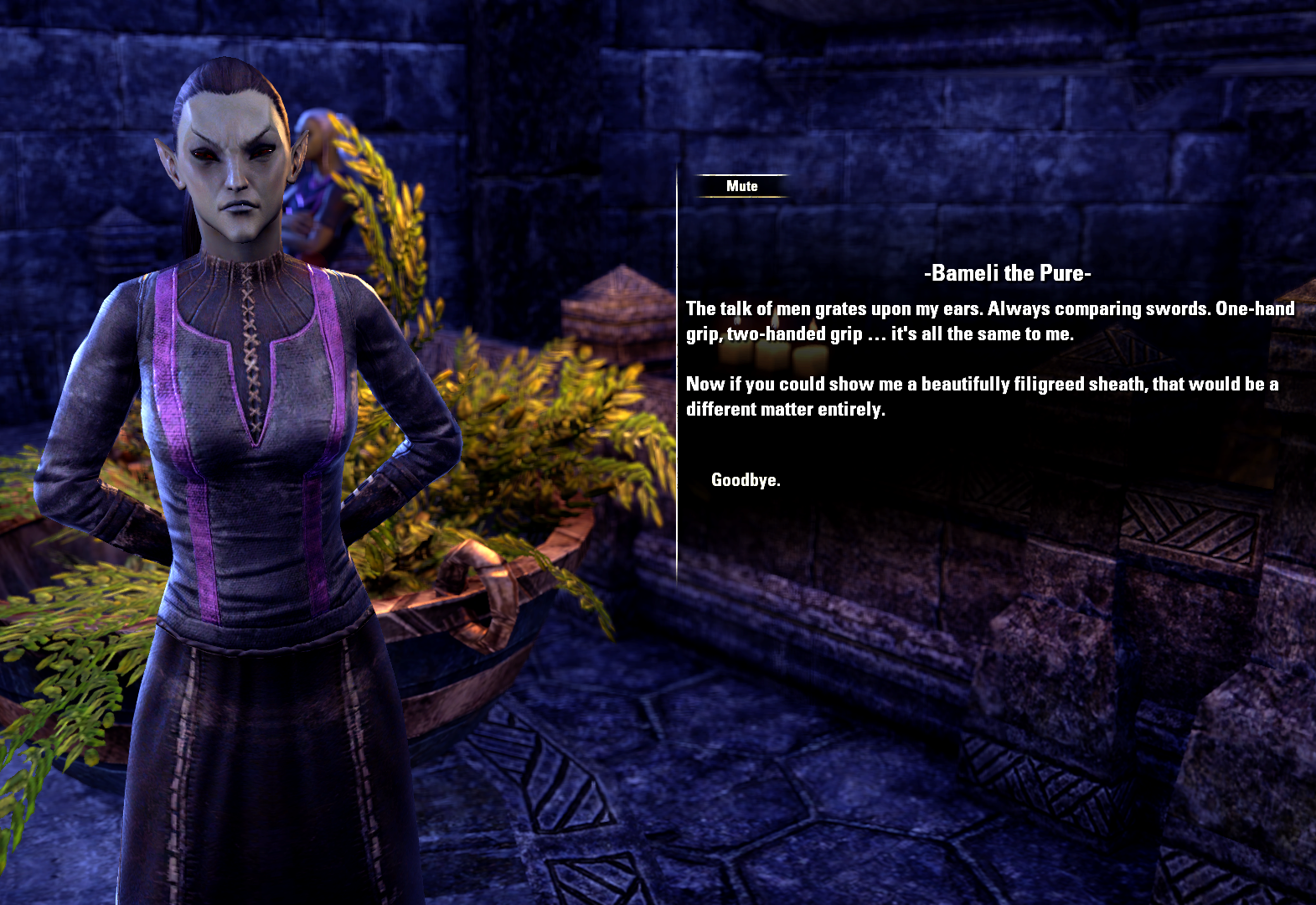Toggle the Mute button
Viewport: 1316px width, 905px height.
coord(741,186)
